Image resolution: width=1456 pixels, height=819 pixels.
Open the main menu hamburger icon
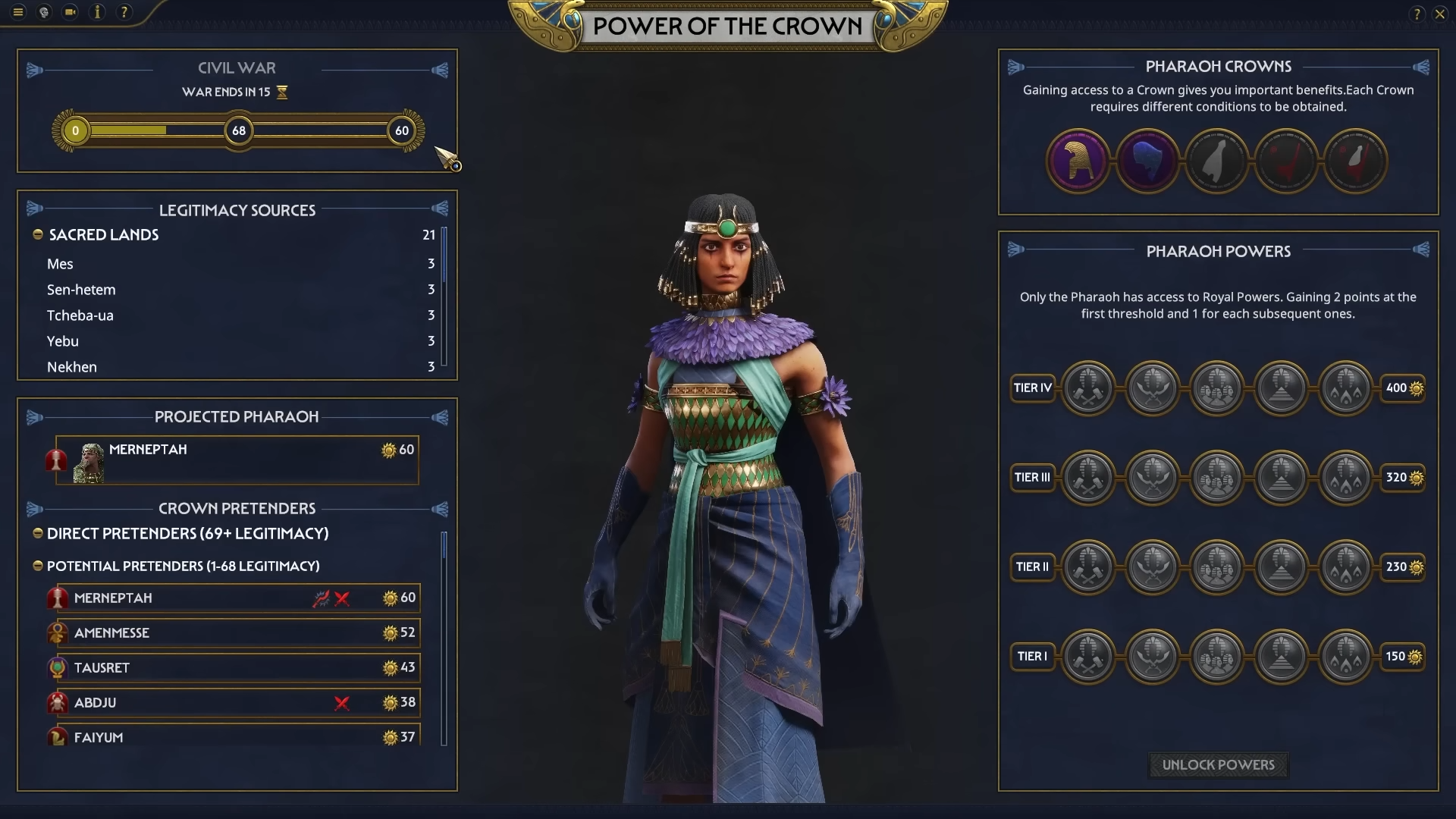click(x=18, y=12)
